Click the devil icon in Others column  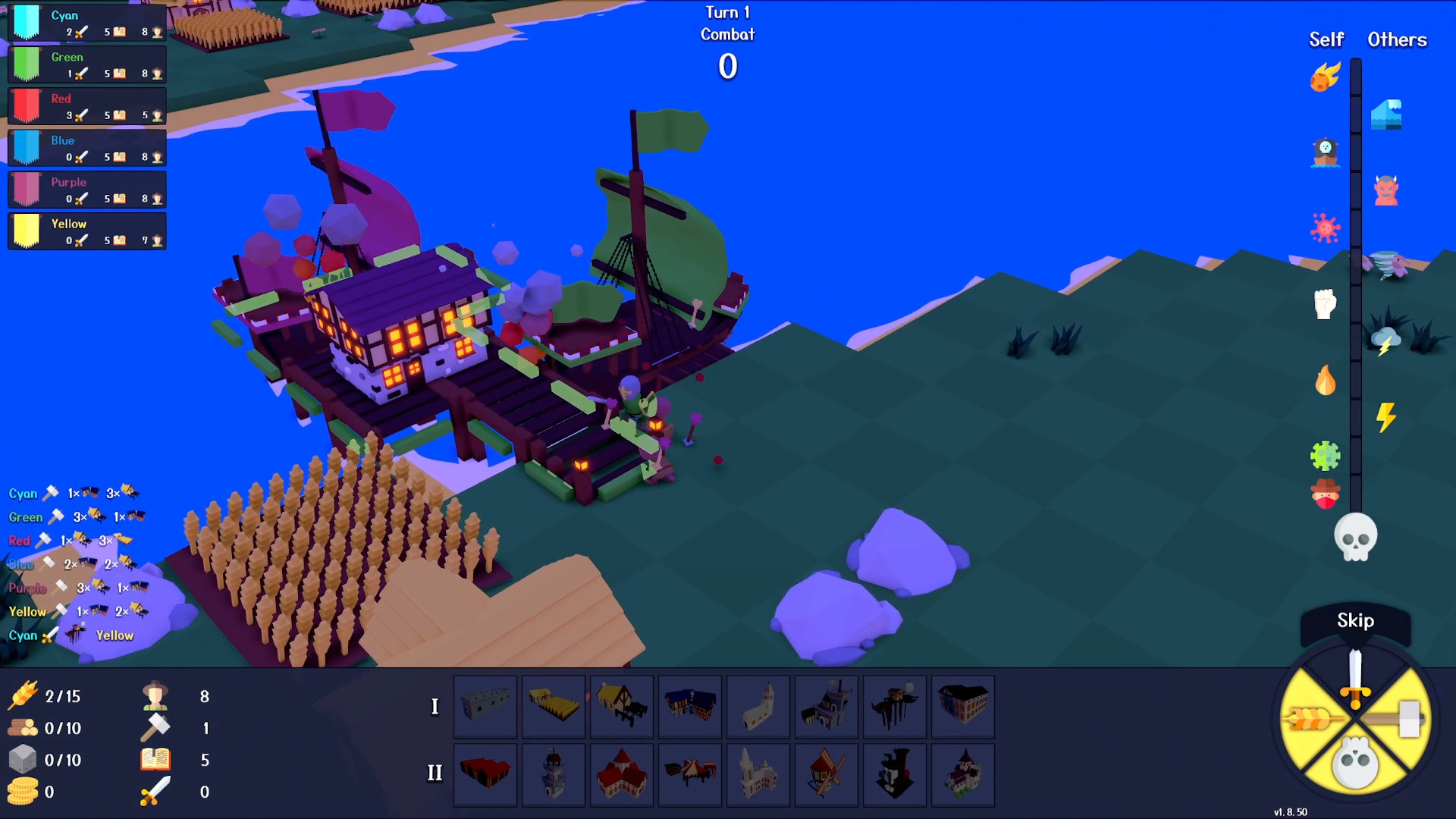point(1388,190)
